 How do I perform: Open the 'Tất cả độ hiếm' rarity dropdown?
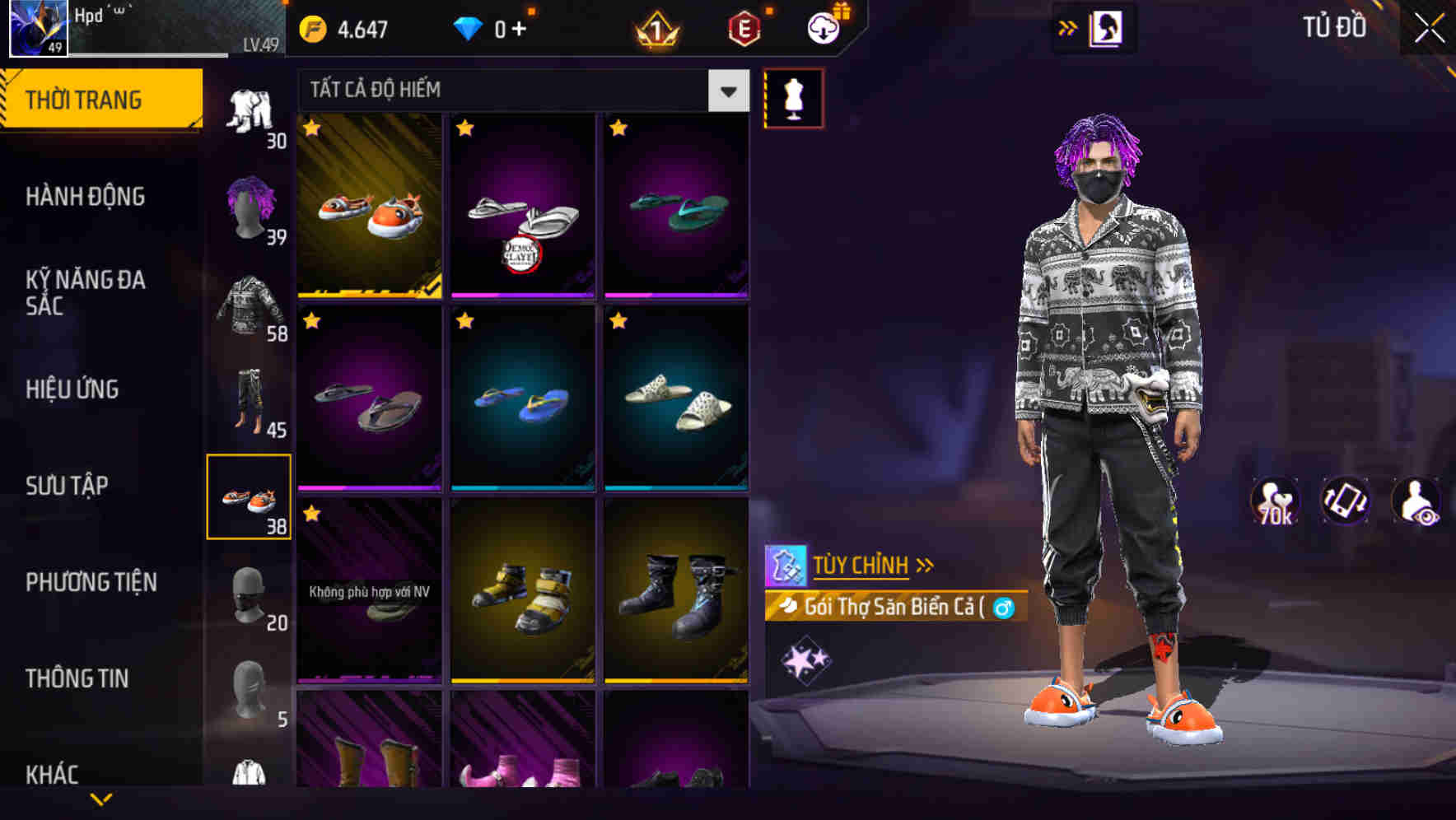coord(519,91)
